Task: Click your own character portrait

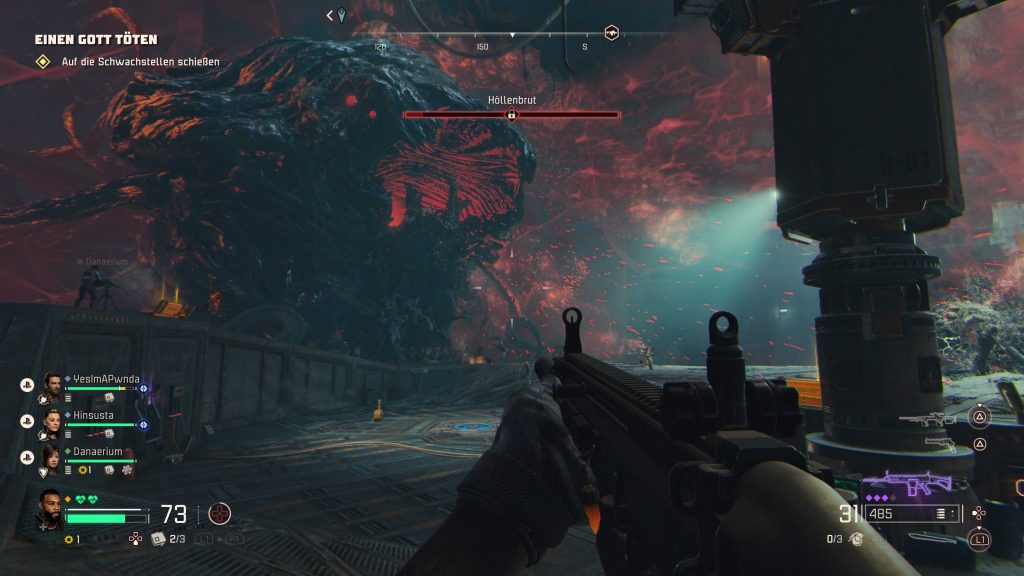Action: click(x=51, y=509)
